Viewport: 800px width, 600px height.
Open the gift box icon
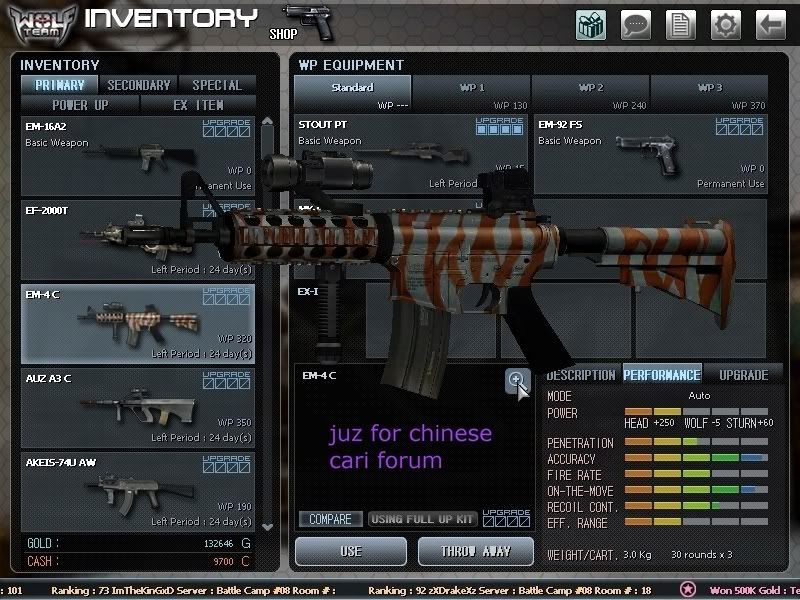click(x=591, y=24)
